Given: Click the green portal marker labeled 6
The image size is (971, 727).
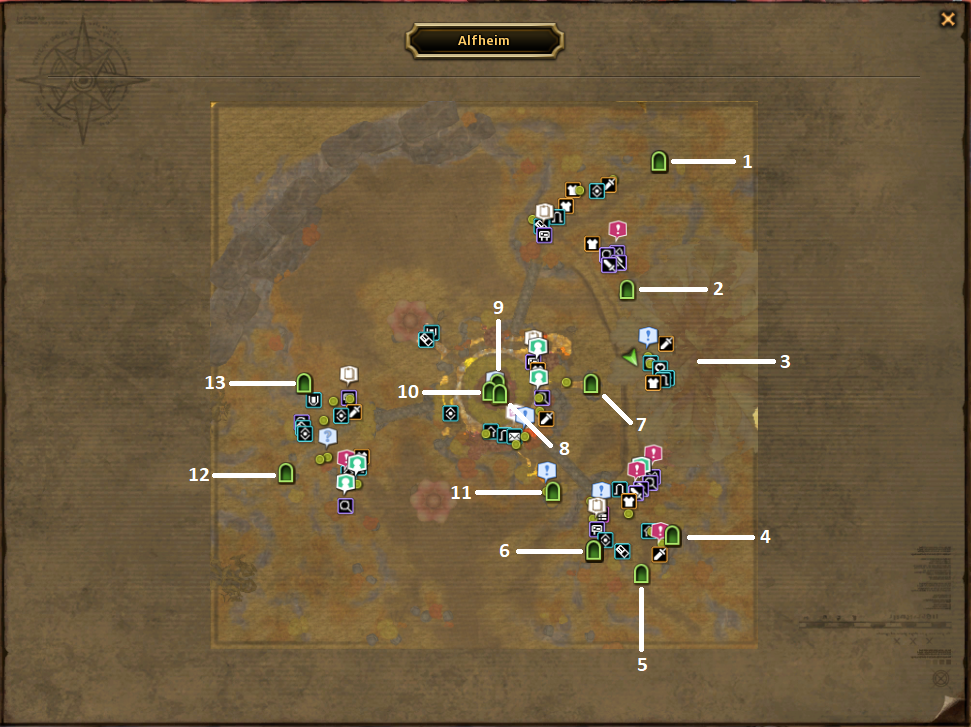Looking at the screenshot, I should coord(594,550).
